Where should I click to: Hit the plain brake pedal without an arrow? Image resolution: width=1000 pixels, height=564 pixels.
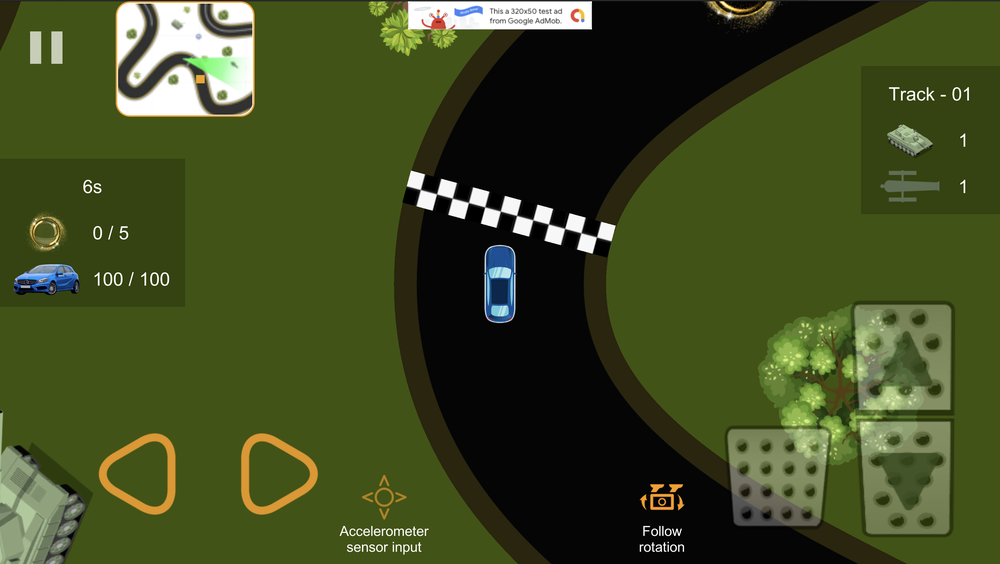tap(777, 477)
